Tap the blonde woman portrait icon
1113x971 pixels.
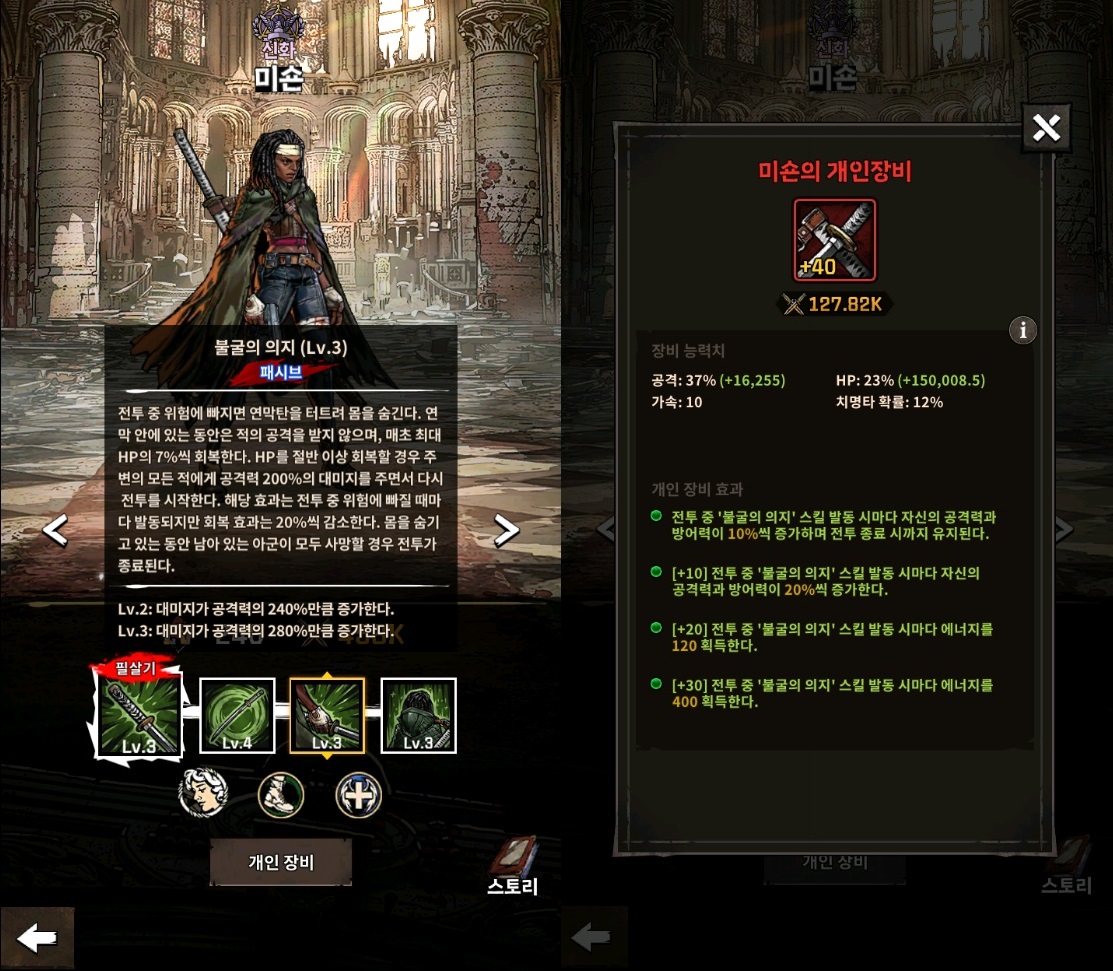click(203, 795)
